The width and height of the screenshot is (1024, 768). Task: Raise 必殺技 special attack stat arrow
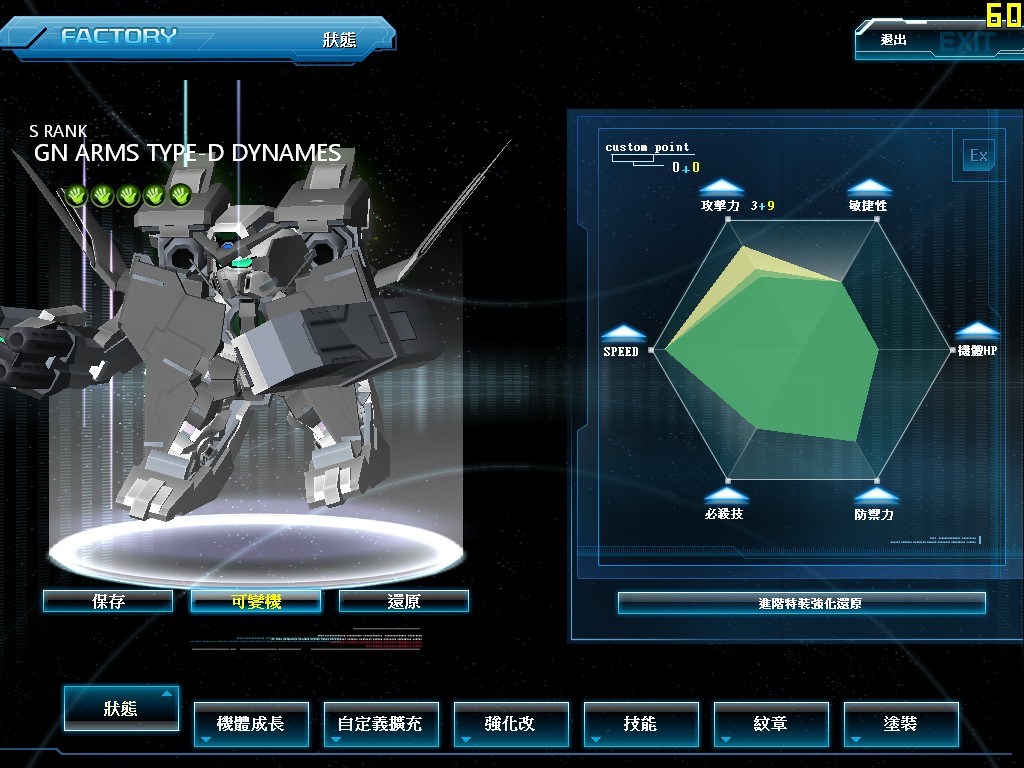click(x=724, y=495)
